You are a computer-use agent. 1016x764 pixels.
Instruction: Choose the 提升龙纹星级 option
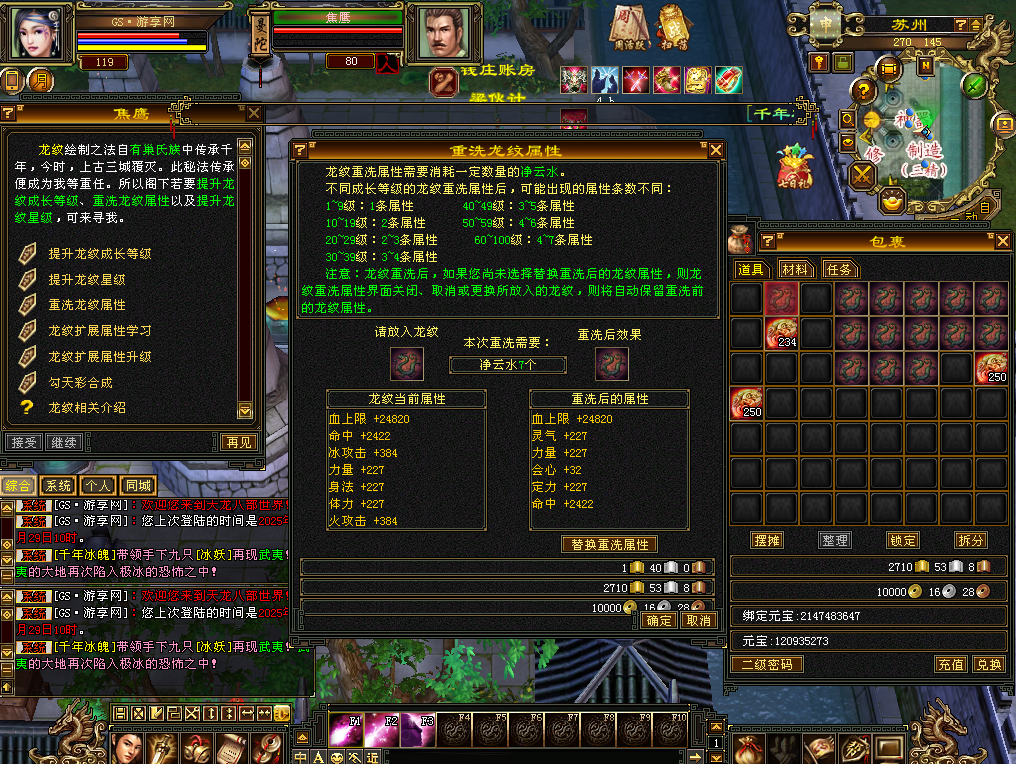[x=87, y=280]
